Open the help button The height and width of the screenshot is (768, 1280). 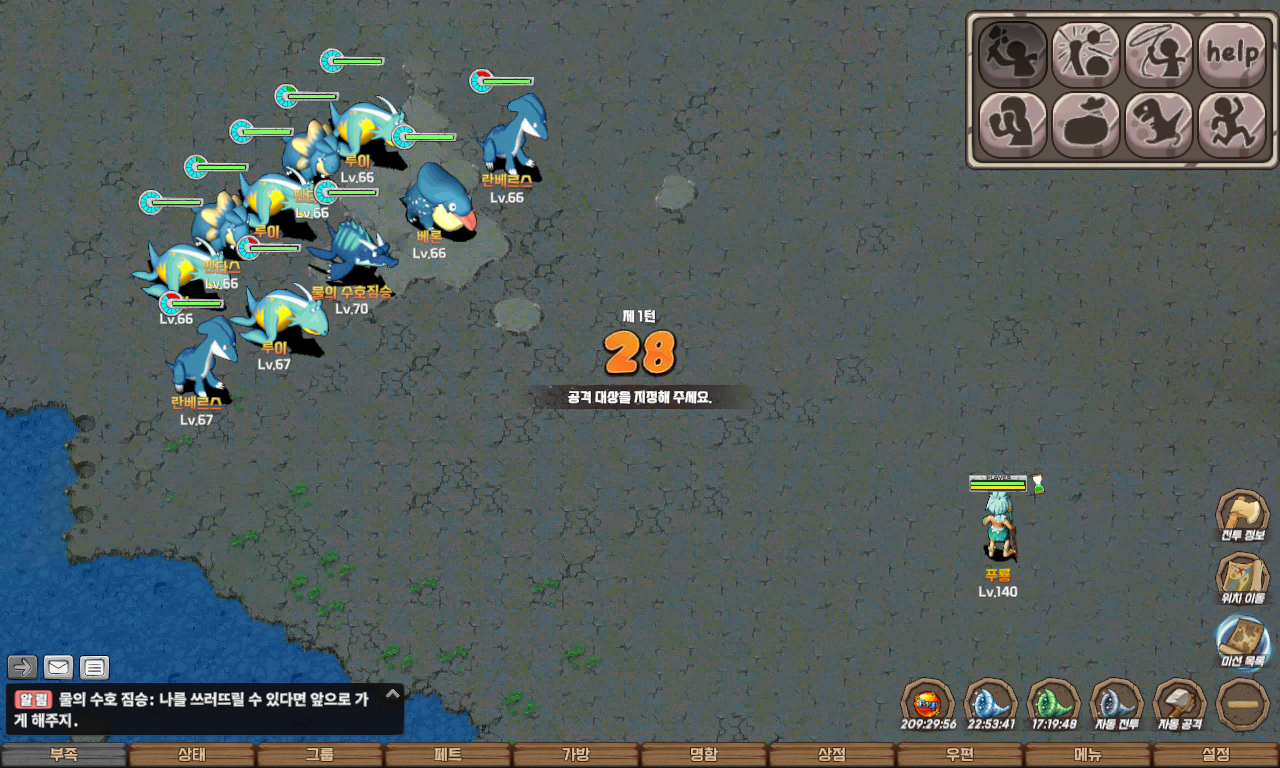point(1232,54)
